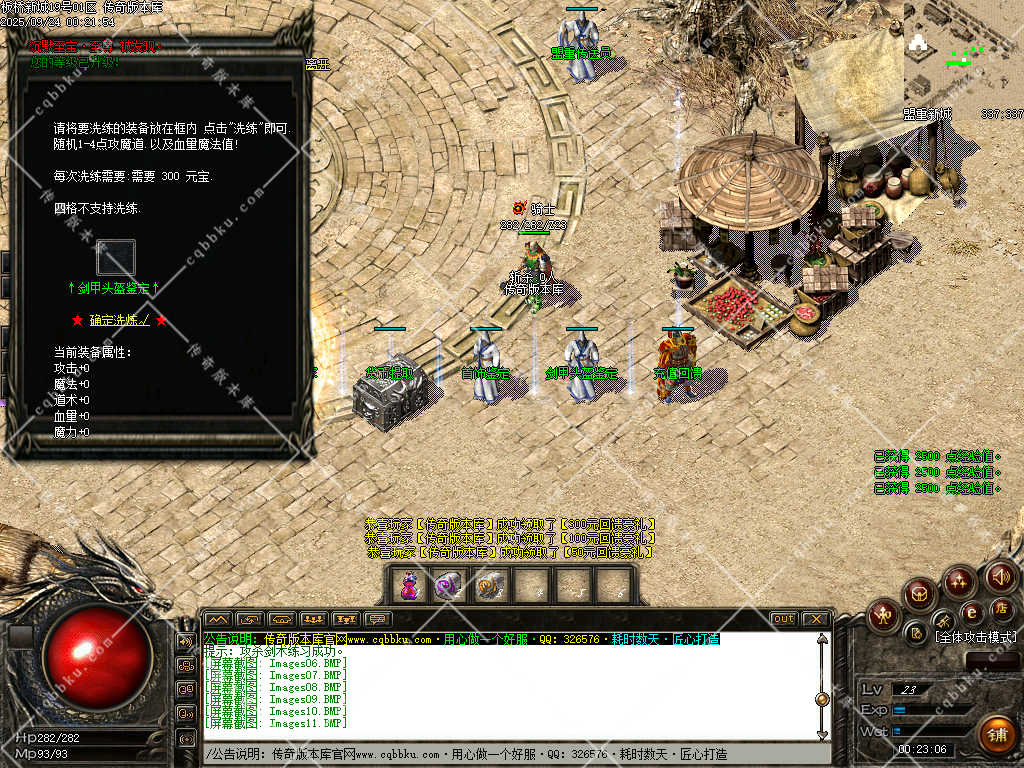Click the chat speech-bubble channel button
Screen dimensions: 1024x768
point(377,619)
